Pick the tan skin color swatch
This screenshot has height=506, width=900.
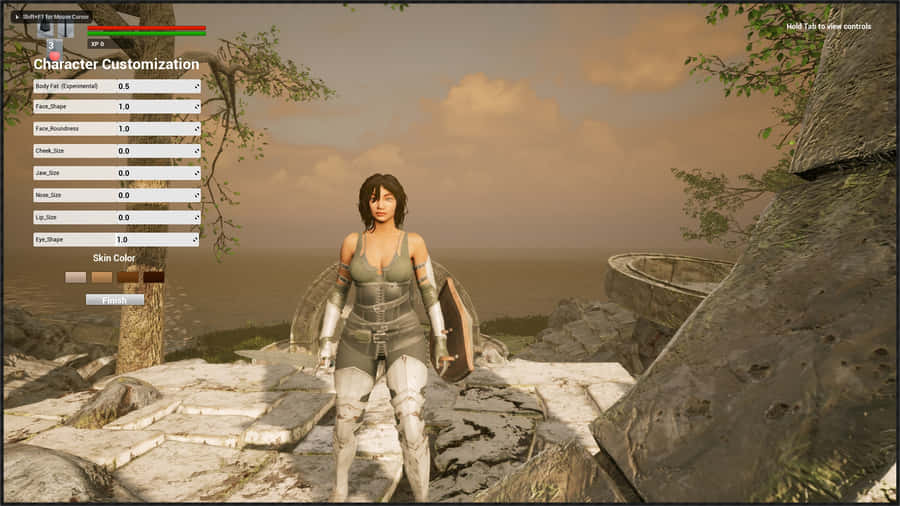pos(102,277)
